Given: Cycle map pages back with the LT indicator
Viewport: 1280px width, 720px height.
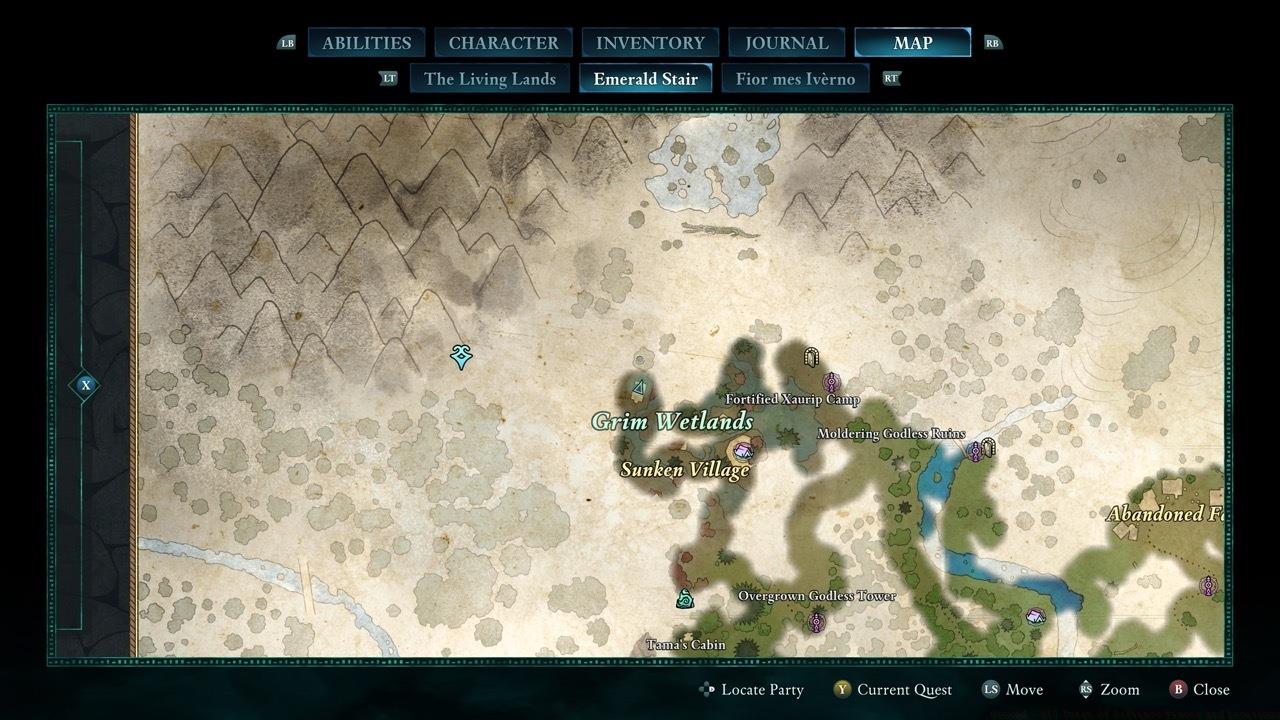Looking at the screenshot, I should 389,78.
